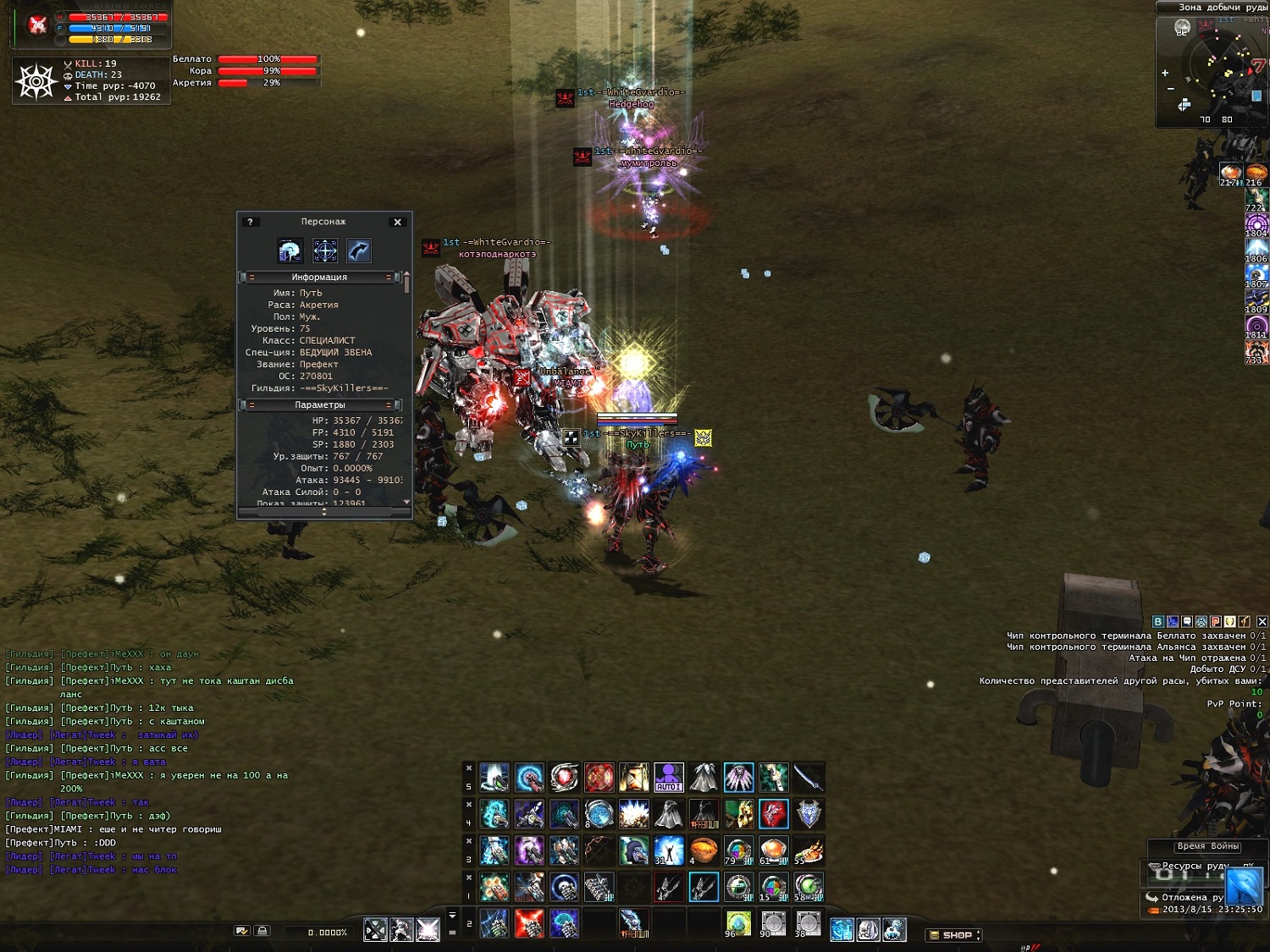Image resolution: width=1270 pixels, height=952 pixels.
Task: Select the crosshair target icon in Персонаж window
Action: [x=325, y=250]
